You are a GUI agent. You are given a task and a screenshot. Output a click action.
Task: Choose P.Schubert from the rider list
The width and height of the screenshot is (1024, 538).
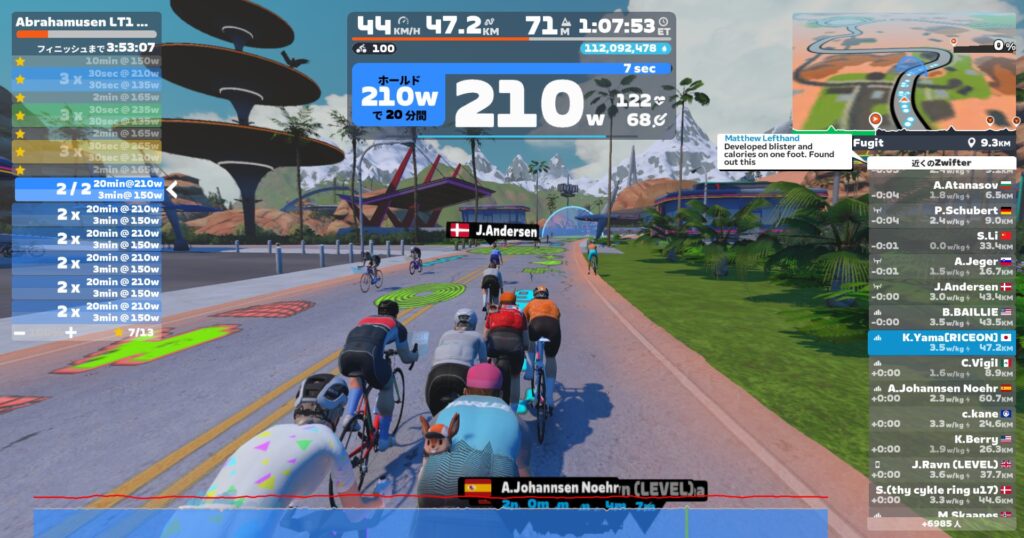941,215
